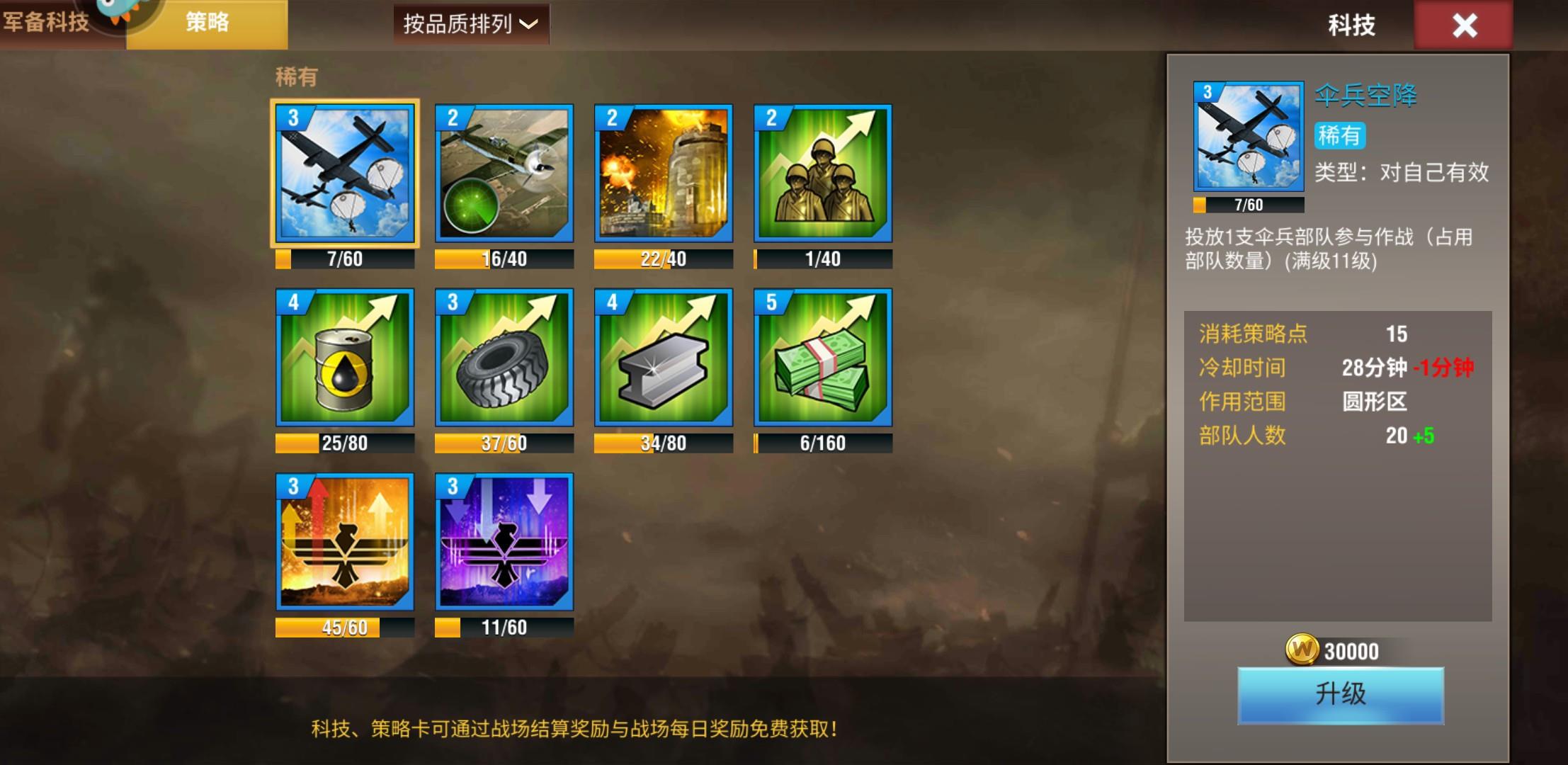Choose the radar reconnaissance plane card
Screen dimensions: 1568x765
[504, 174]
